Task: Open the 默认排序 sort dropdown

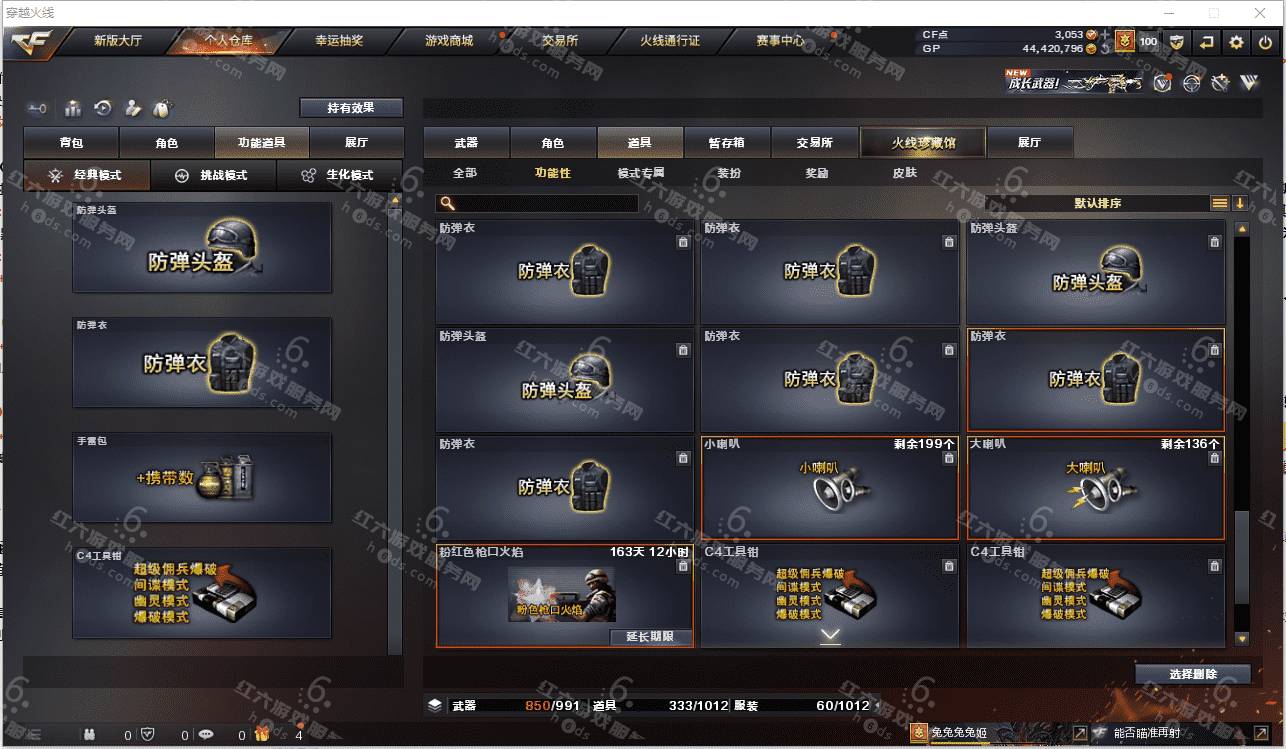Action: point(1097,203)
